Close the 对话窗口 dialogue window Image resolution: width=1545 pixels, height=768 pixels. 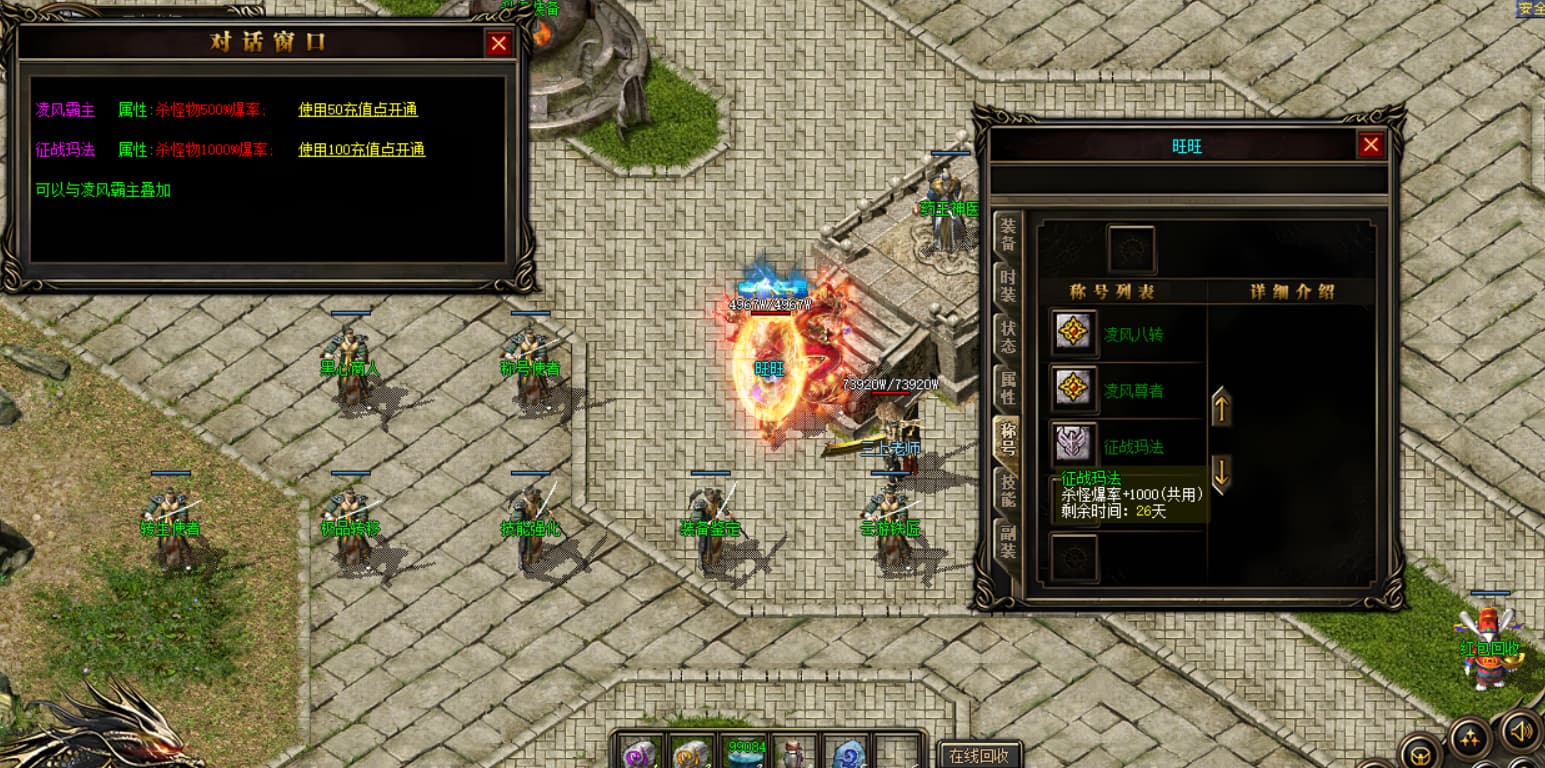pos(498,43)
